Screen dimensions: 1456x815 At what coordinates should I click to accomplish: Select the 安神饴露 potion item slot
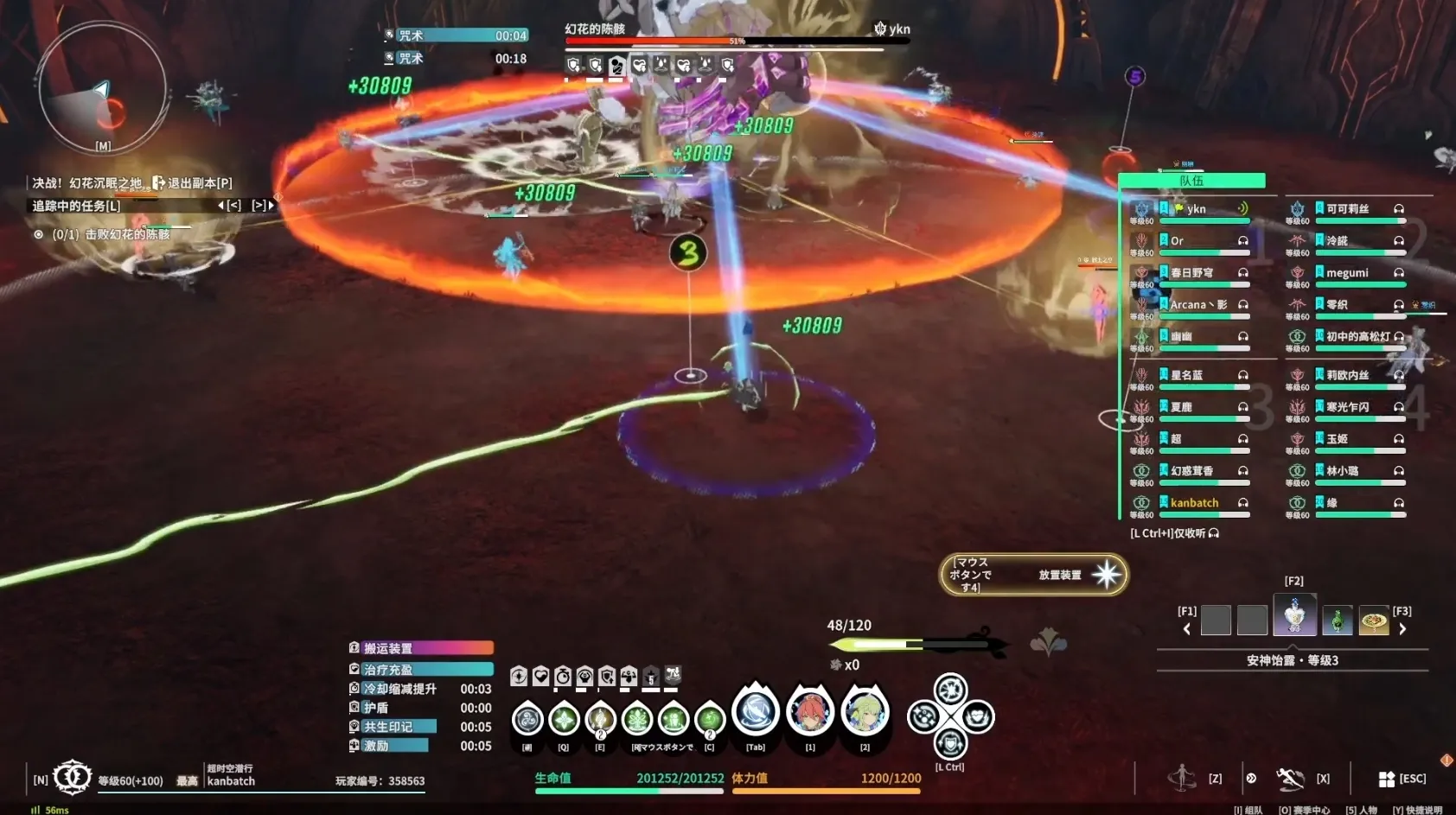click(x=1294, y=615)
